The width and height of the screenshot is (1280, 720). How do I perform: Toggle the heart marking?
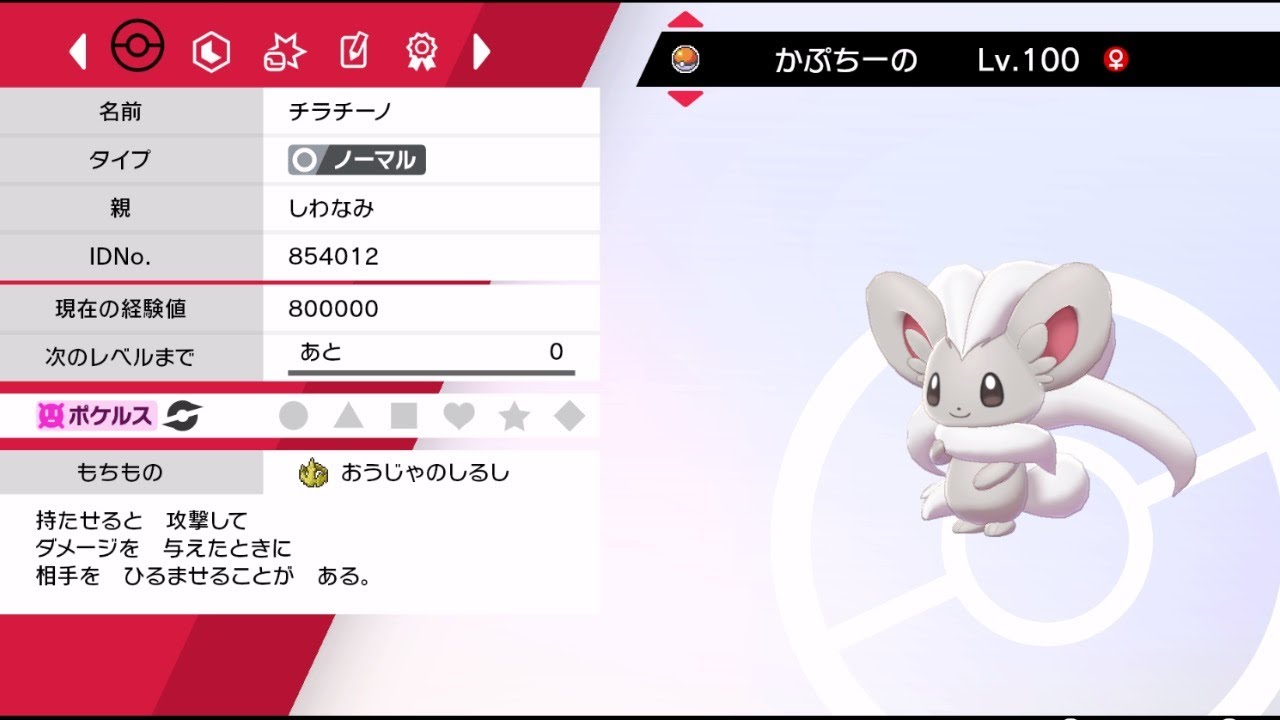point(459,416)
